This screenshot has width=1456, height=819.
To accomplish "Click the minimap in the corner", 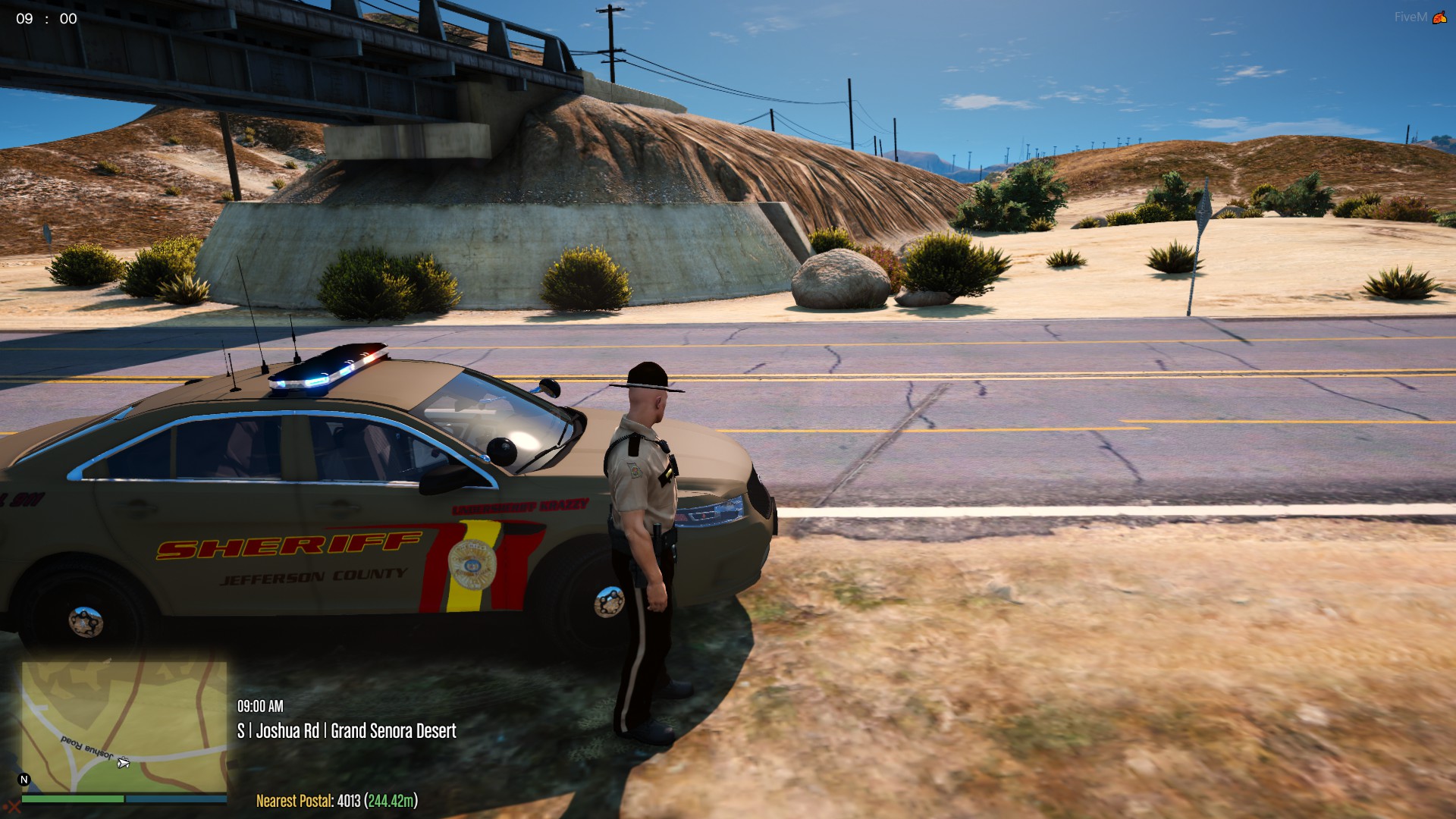I will pos(124,726).
